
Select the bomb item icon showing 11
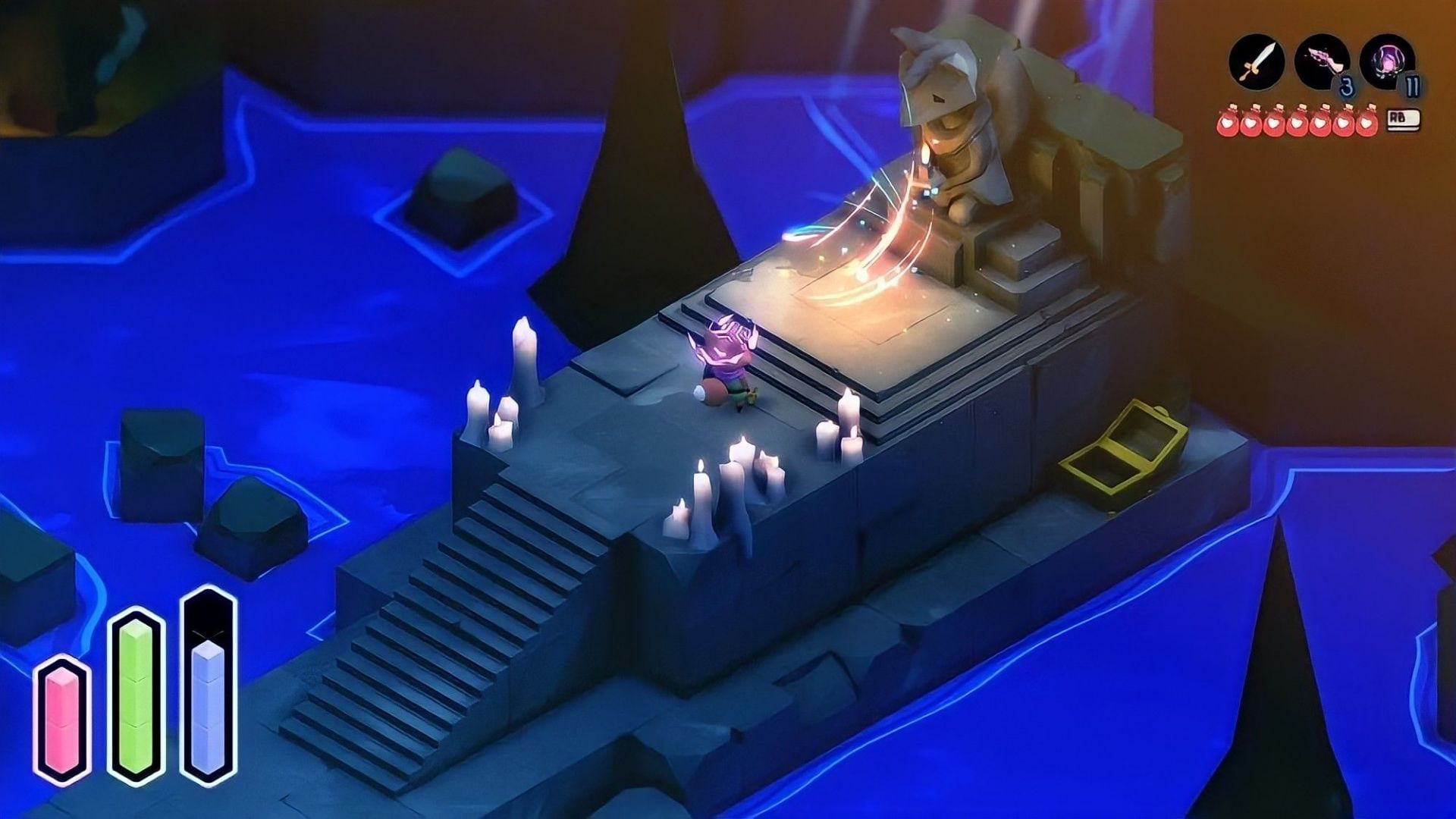click(1385, 61)
